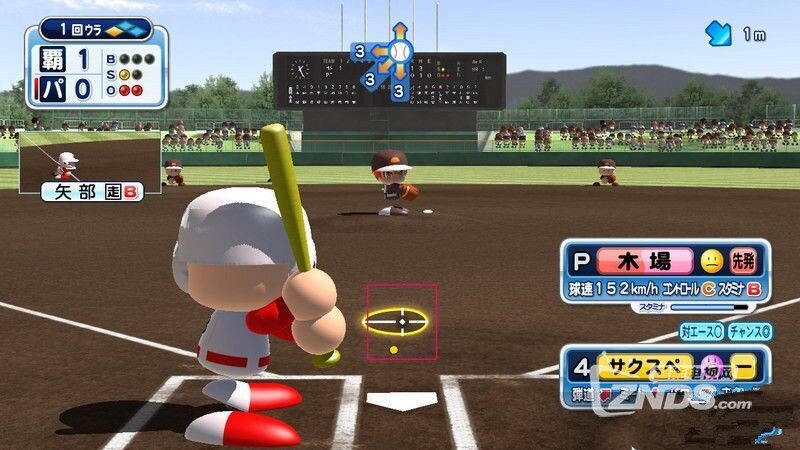Click the baseball fielding shift indicator
Viewport: 800px width, 450px height.
click(399, 50)
